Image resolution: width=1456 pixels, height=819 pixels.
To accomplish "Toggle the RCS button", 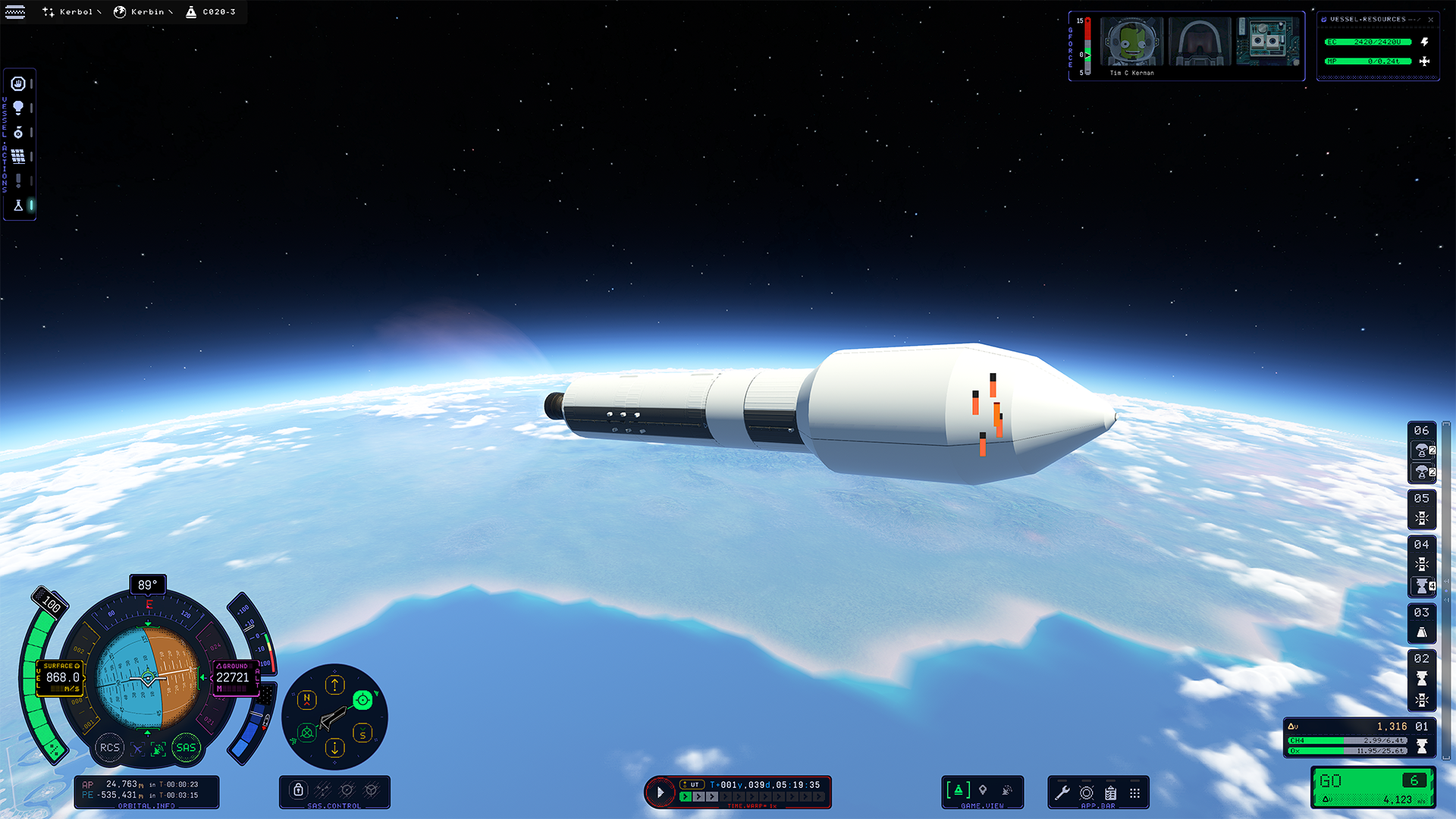I will 110,748.
